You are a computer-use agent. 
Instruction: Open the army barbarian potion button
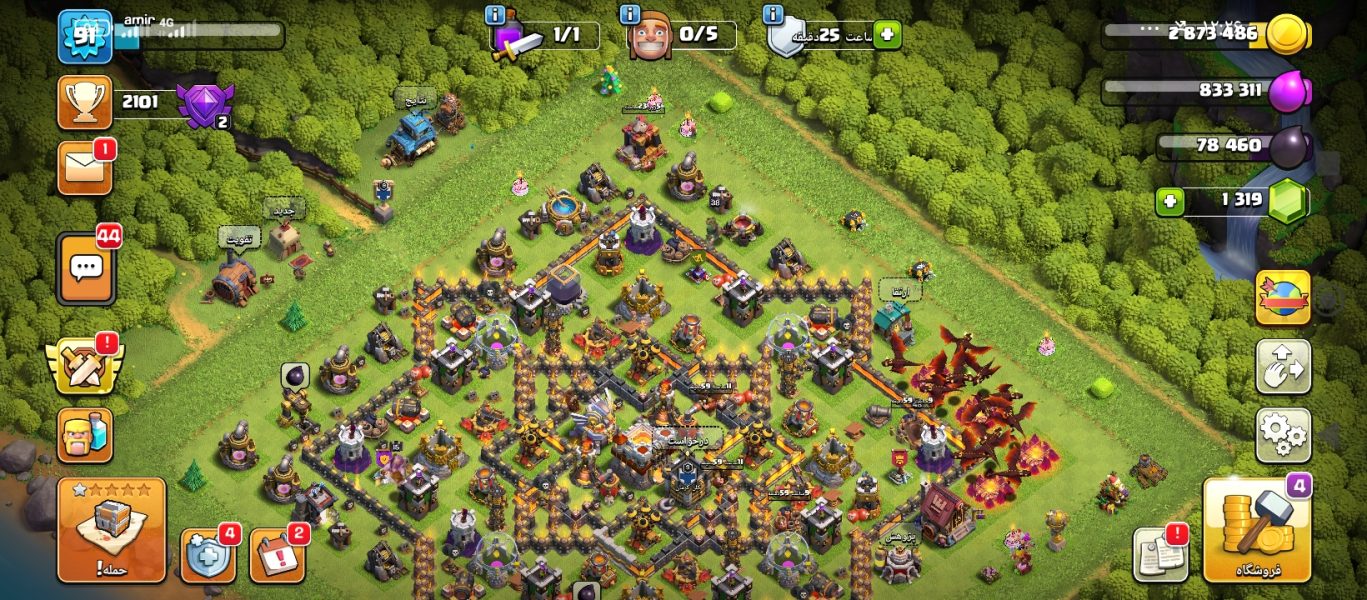coord(84,435)
